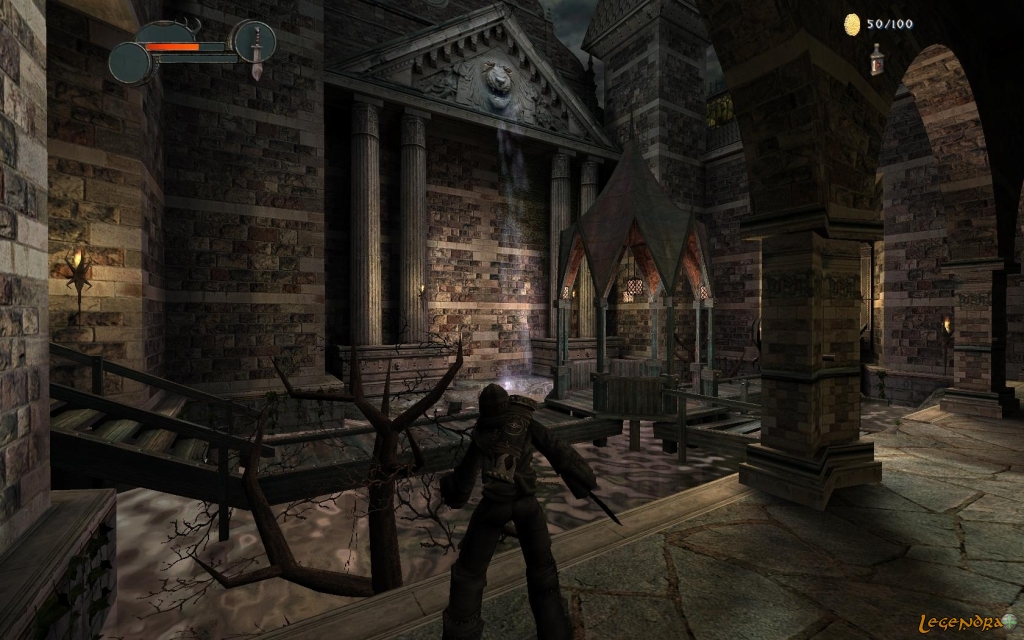Click the gold coin icon
Viewport: 1024px width, 640px height.
click(852, 23)
